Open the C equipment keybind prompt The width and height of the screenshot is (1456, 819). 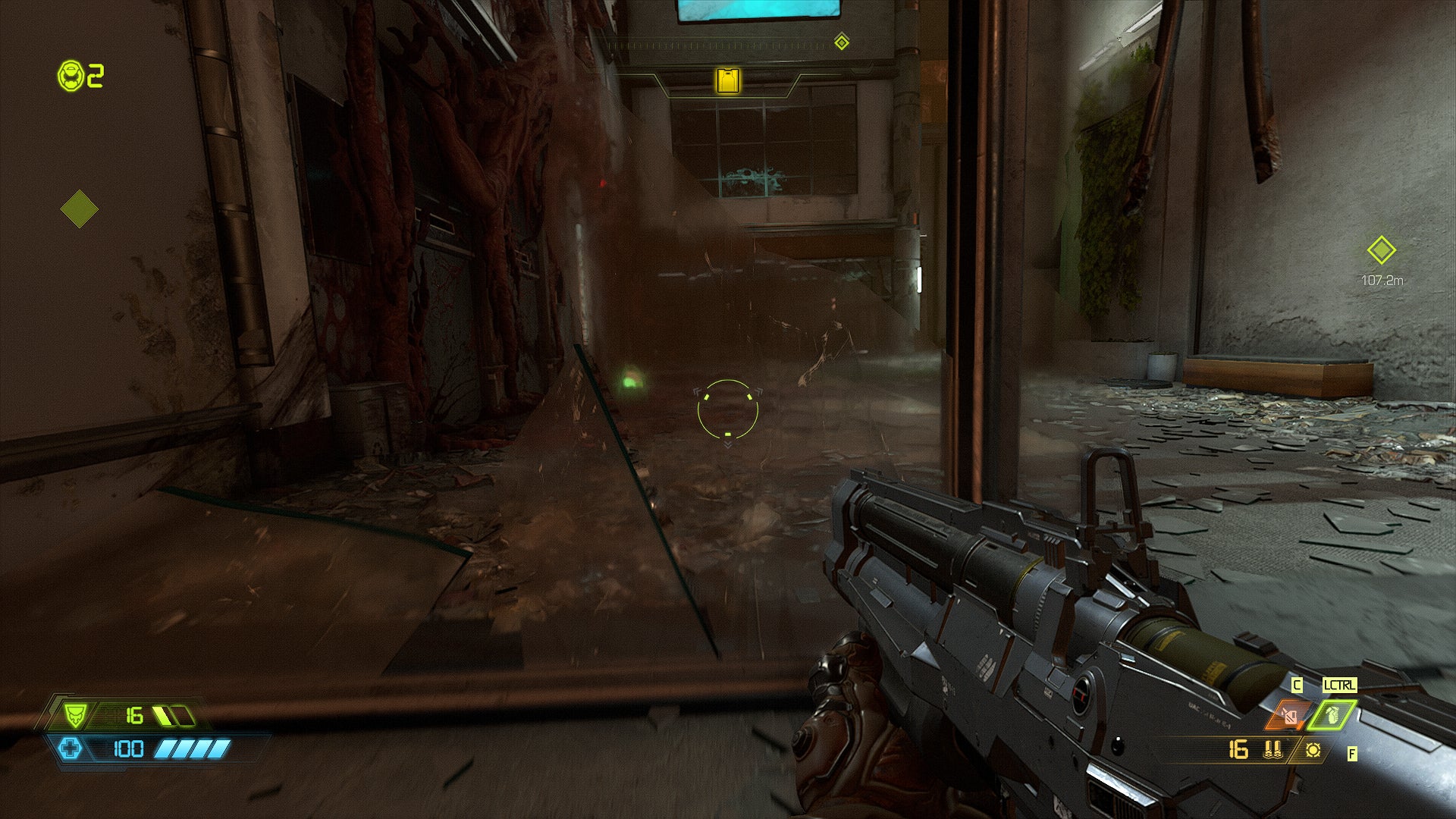pyautogui.click(x=1298, y=684)
